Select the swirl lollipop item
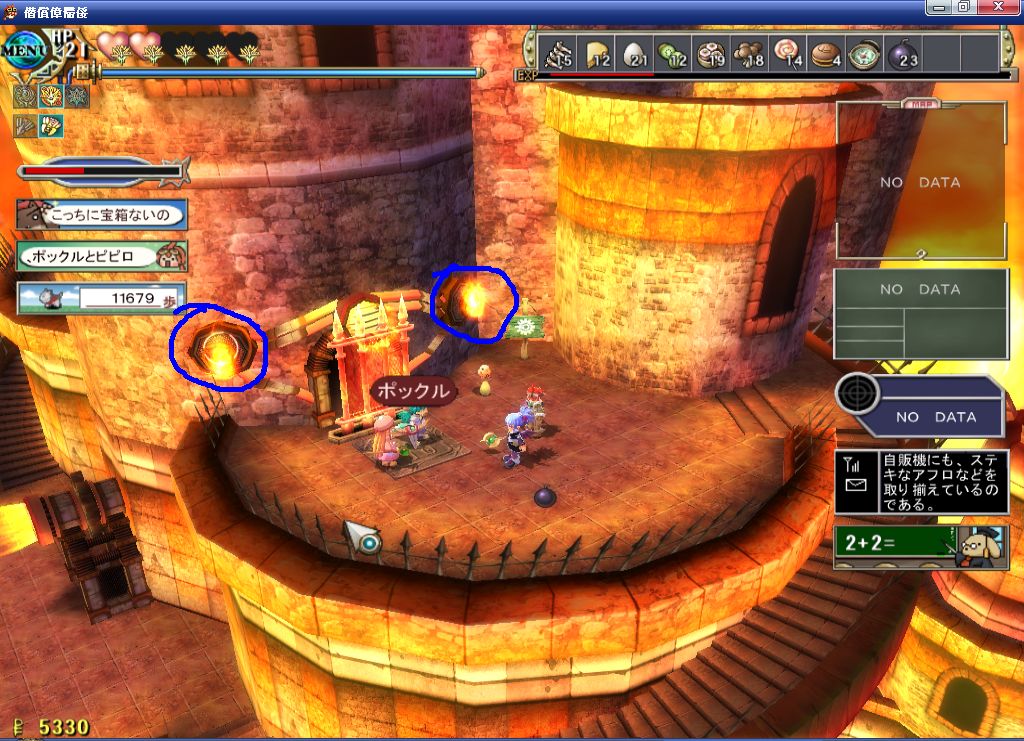Screen dimensions: 1024x741 click(785, 54)
